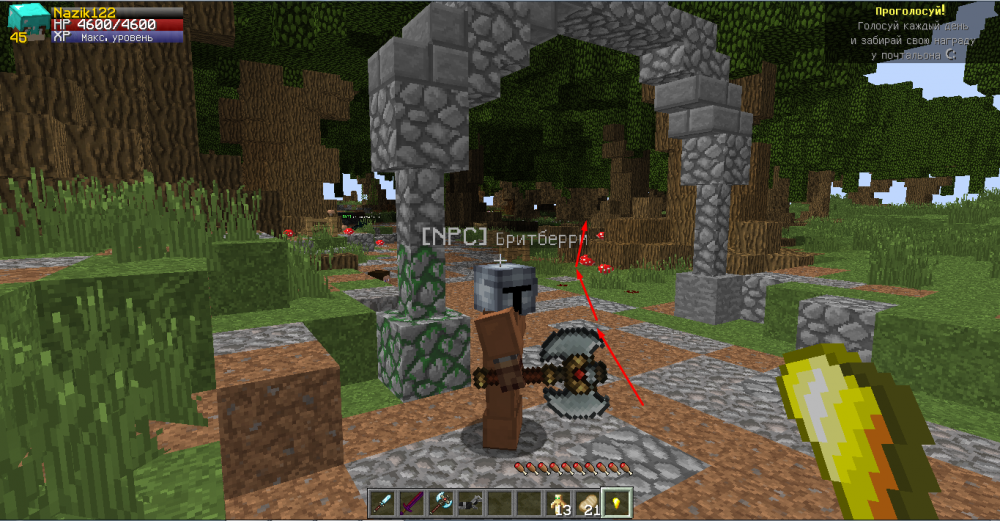Select the glowing yellow item slot
Viewport: 1000px width, 521px height.
[616, 502]
